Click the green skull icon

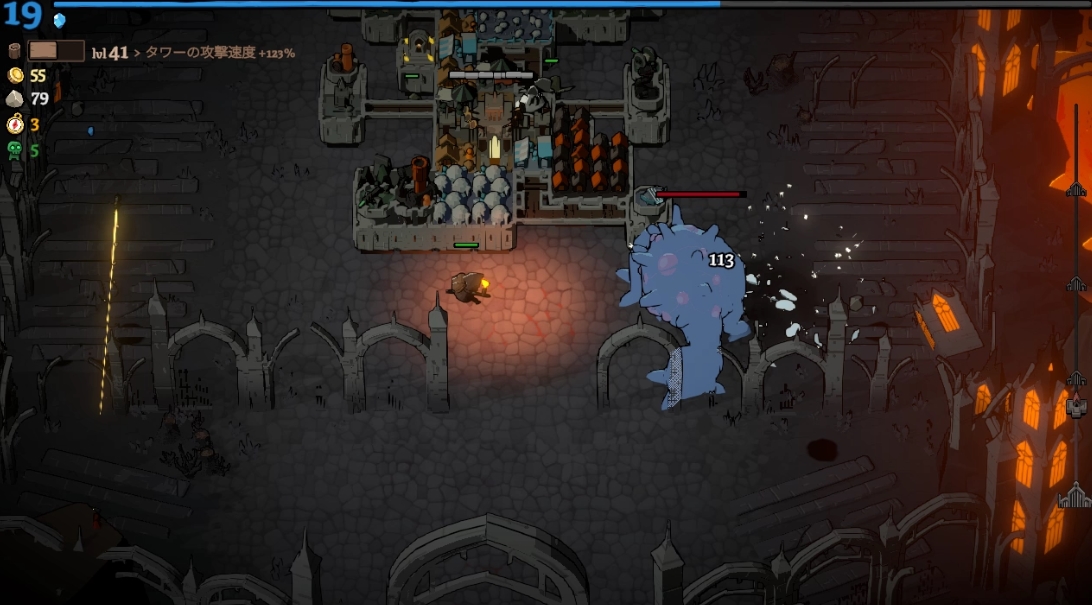(15, 150)
